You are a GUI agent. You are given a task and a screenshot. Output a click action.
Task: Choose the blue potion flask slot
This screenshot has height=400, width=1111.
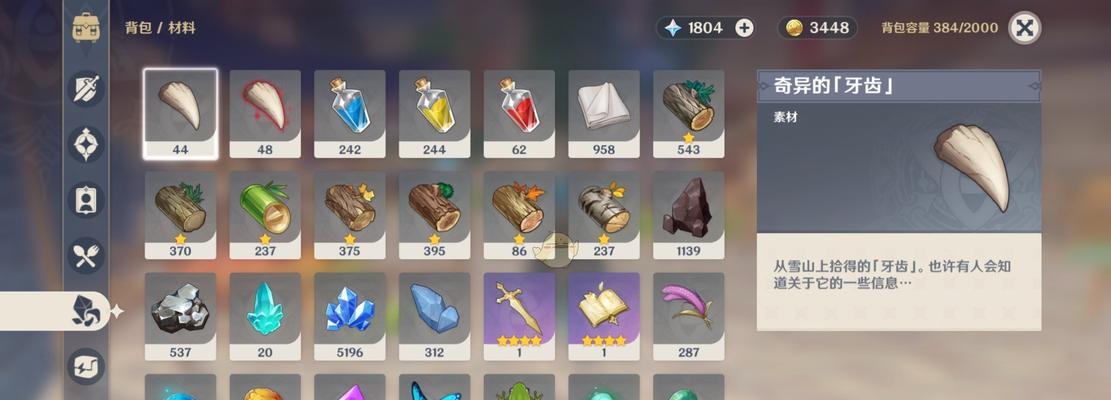[350, 107]
